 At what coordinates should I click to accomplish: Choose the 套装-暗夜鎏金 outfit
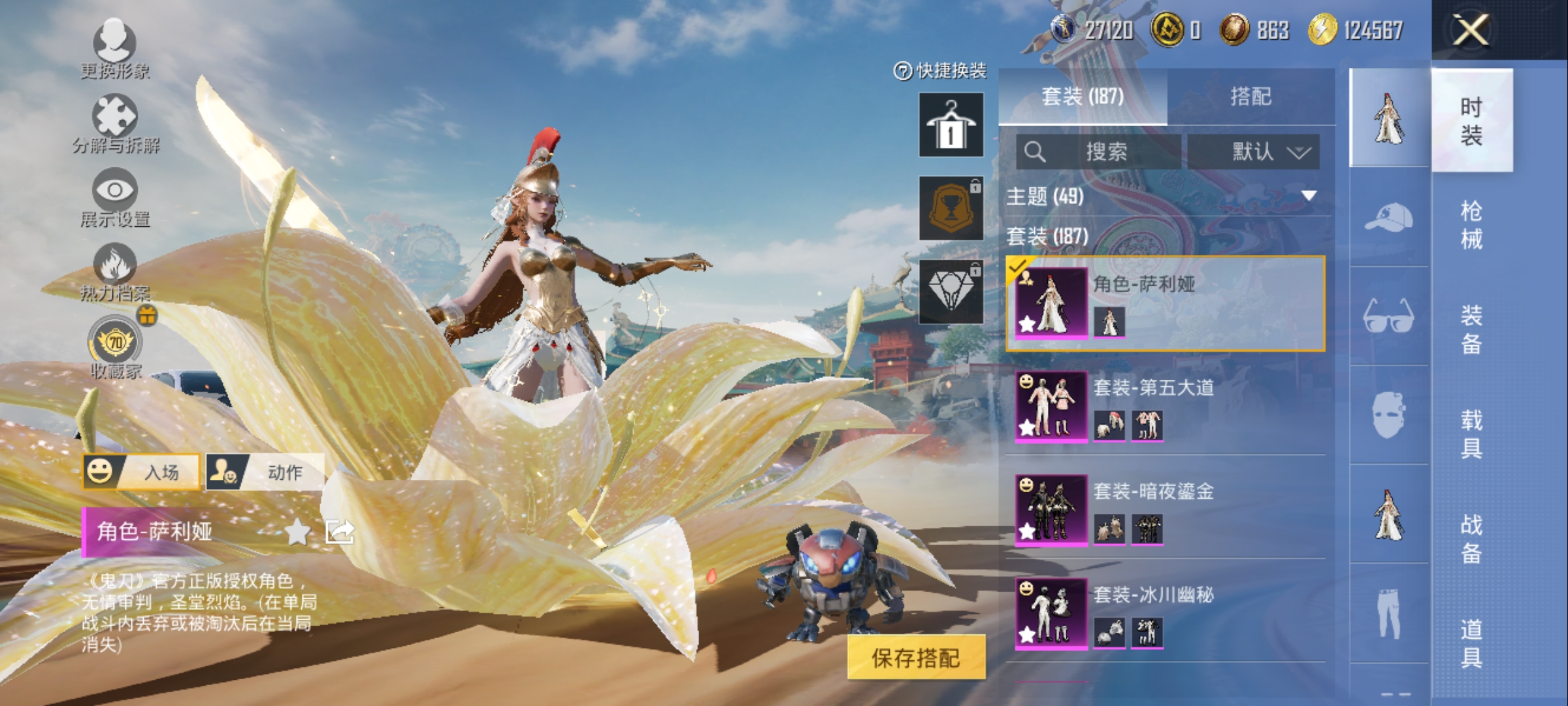click(x=1166, y=509)
